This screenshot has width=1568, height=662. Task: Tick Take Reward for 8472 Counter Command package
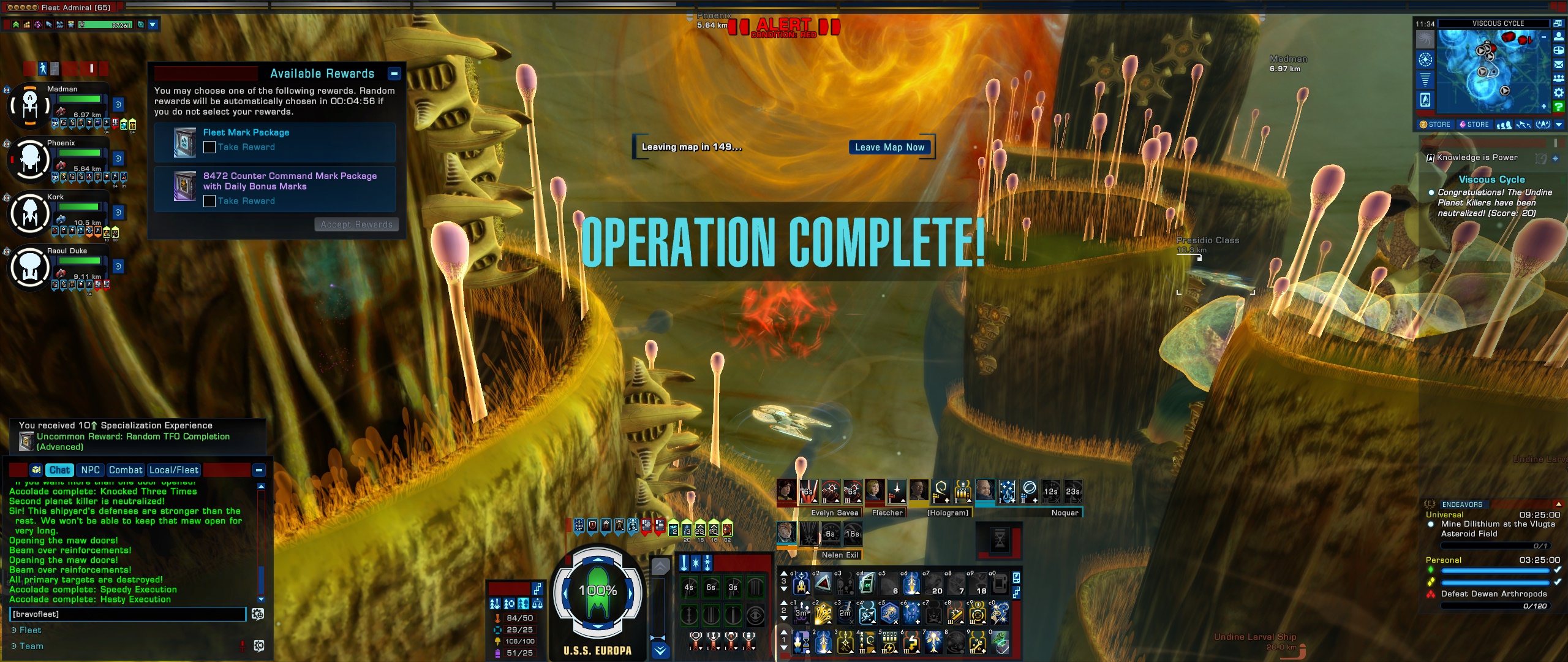point(209,201)
